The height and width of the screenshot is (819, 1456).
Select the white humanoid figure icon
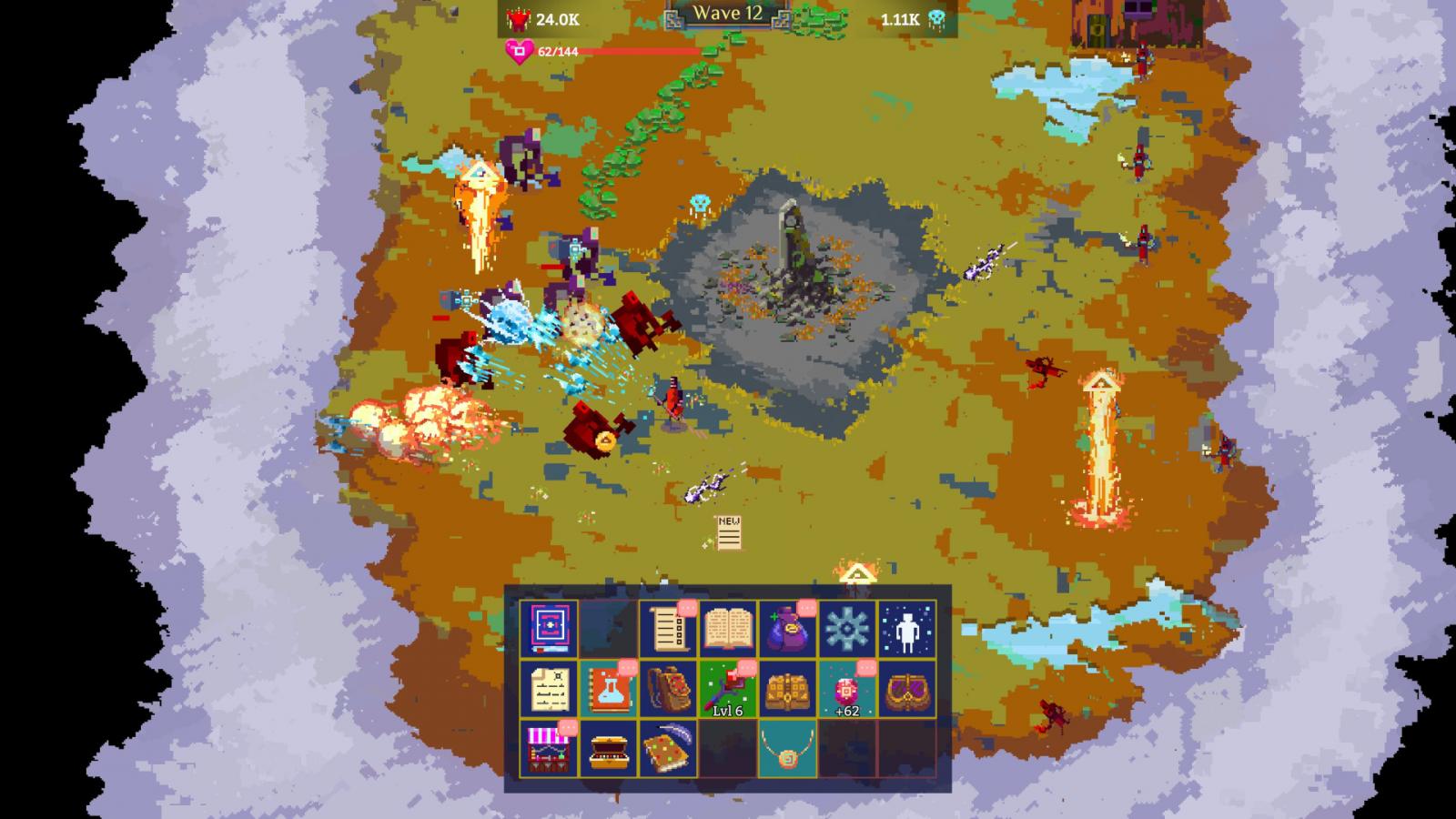[906, 628]
